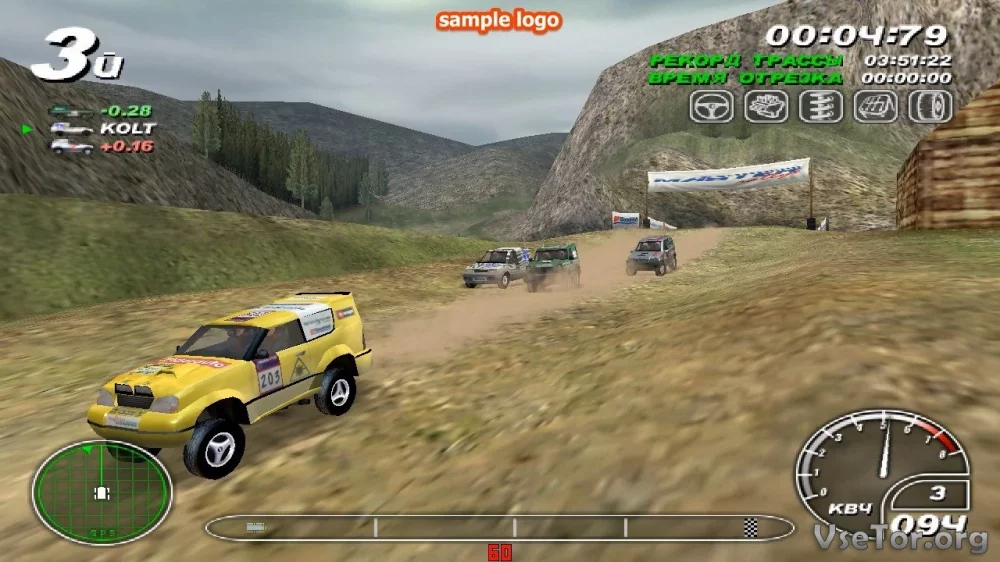This screenshot has height=562, width=1000.
Task: Select the gearbox status icon
Action: [875, 106]
